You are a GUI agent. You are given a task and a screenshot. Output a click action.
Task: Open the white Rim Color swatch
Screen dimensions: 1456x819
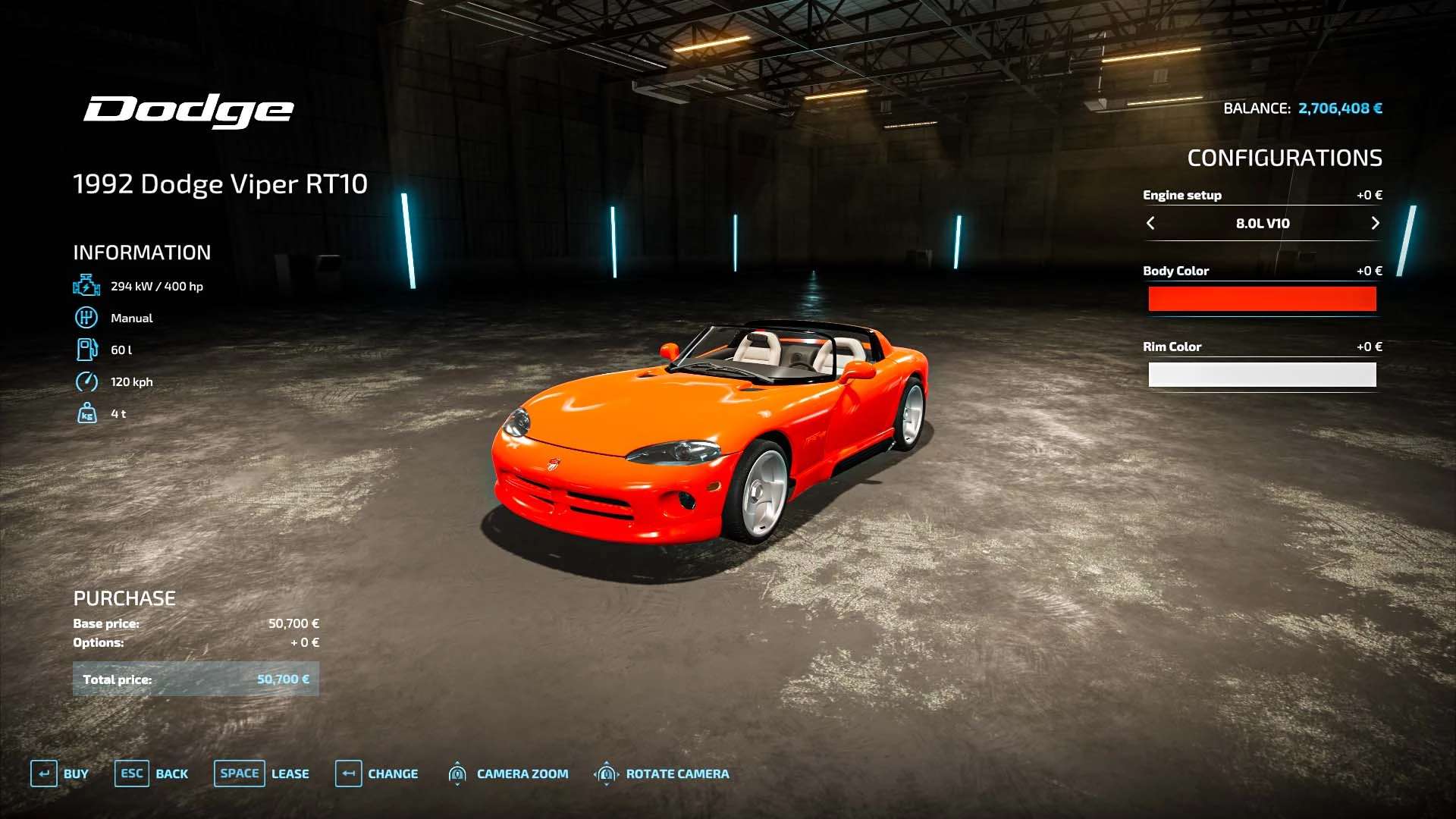click(x=1262, y=375)
